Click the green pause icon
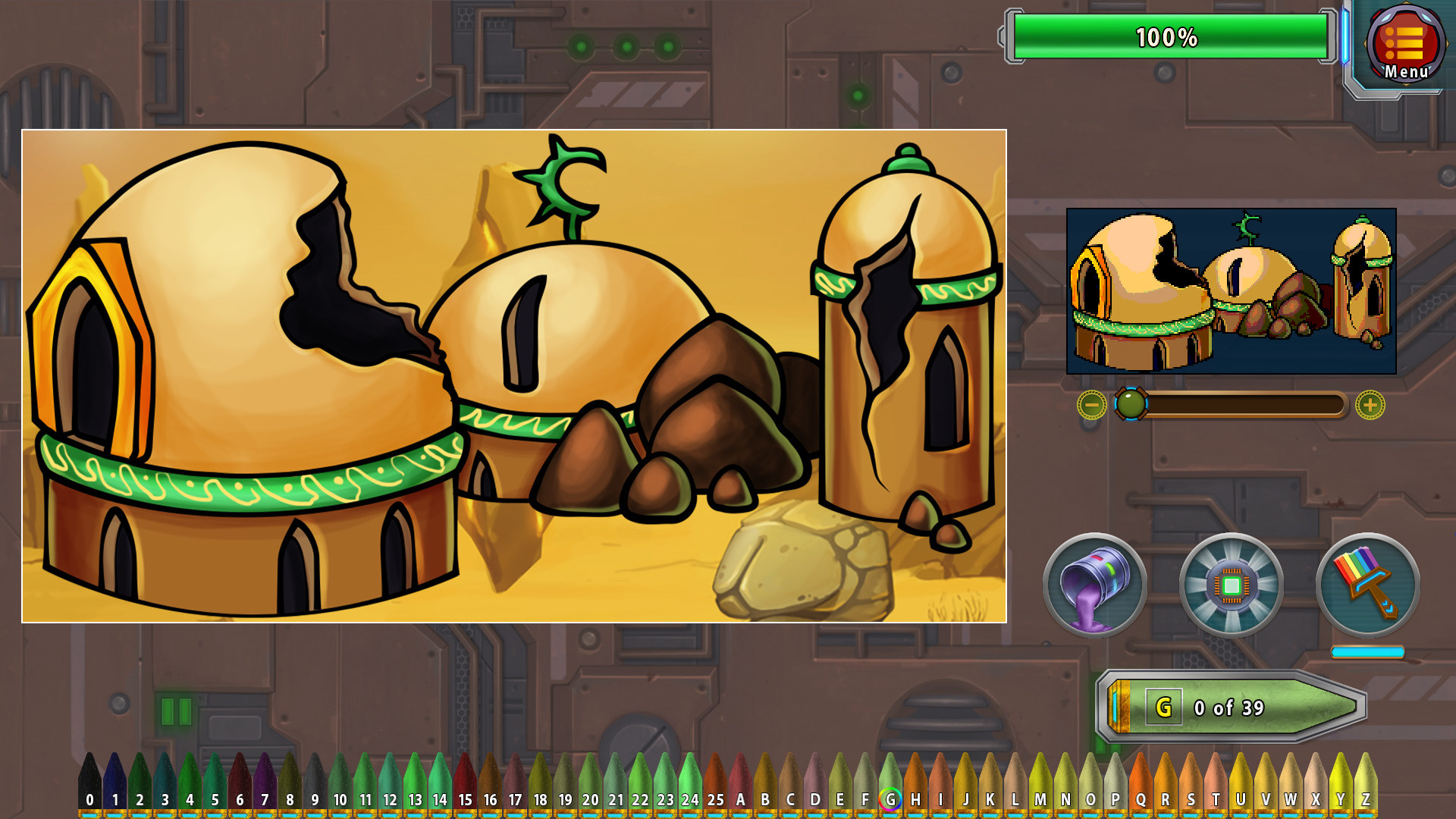The image size is (1456, 819). tap(176, 711)
